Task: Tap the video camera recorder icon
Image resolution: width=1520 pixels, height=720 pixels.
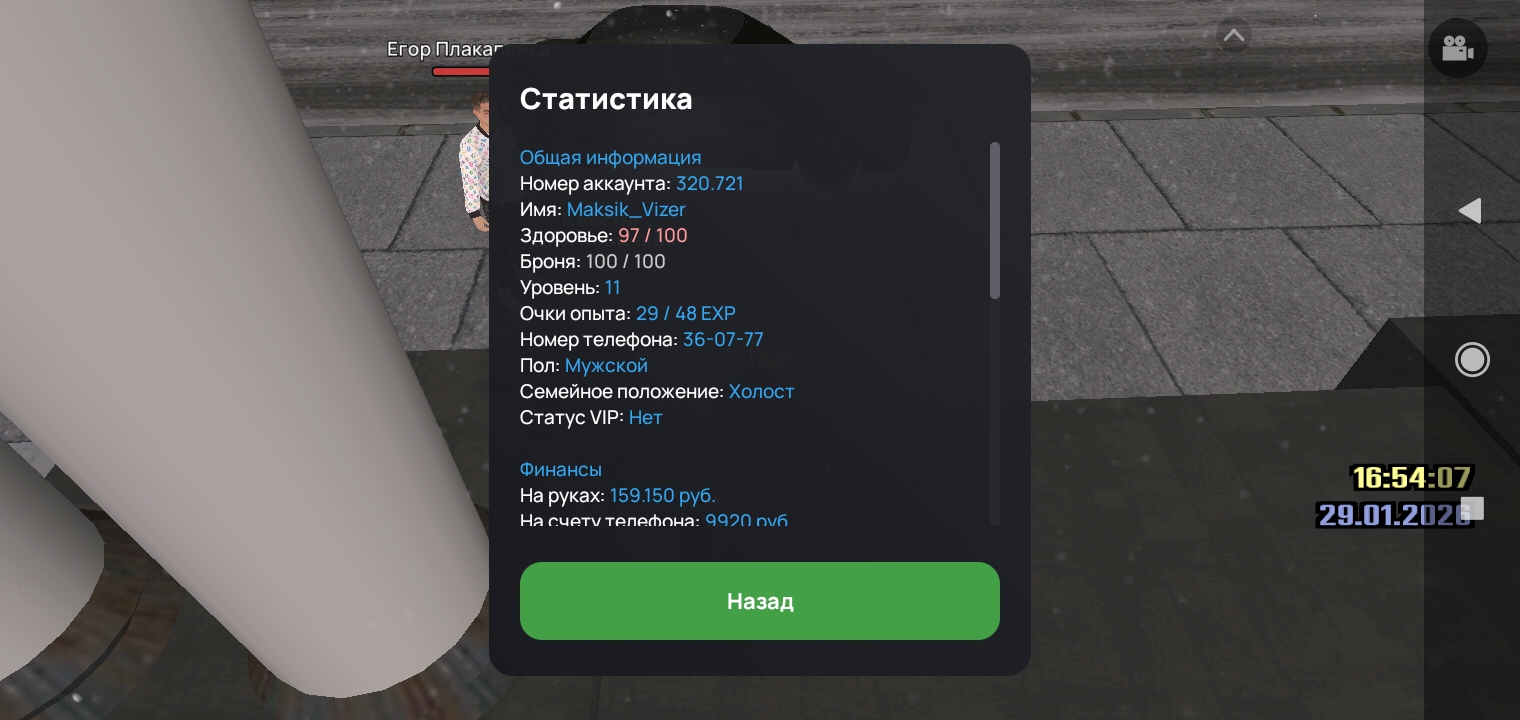Action: coord(1457,47)
